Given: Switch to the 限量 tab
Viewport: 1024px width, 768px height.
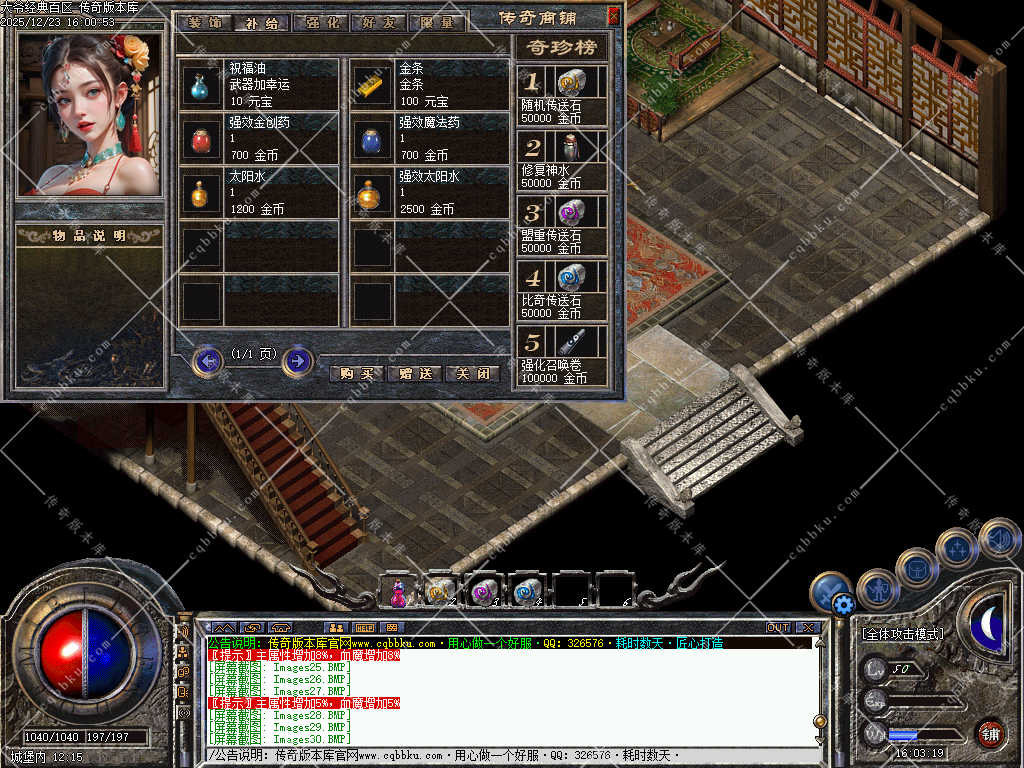Looking at the screenshot, I should click(x=437, y=22).
